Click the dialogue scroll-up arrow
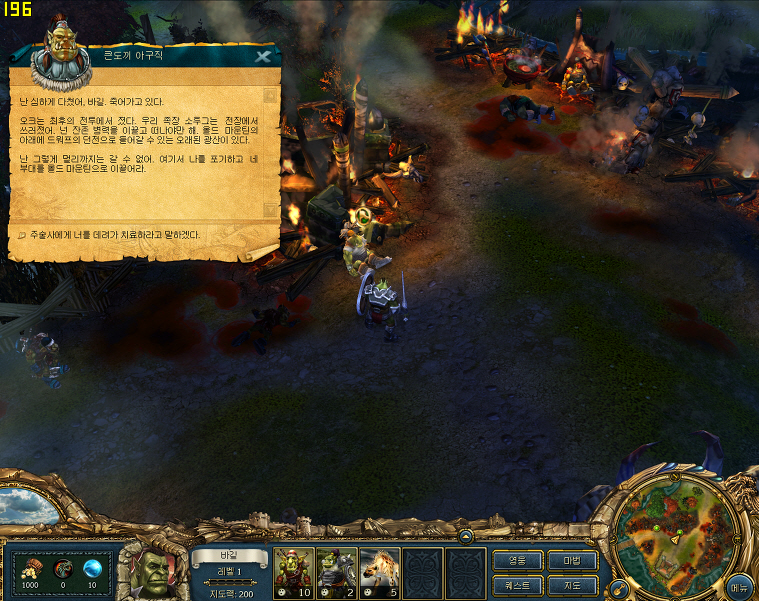 point(270,96)
